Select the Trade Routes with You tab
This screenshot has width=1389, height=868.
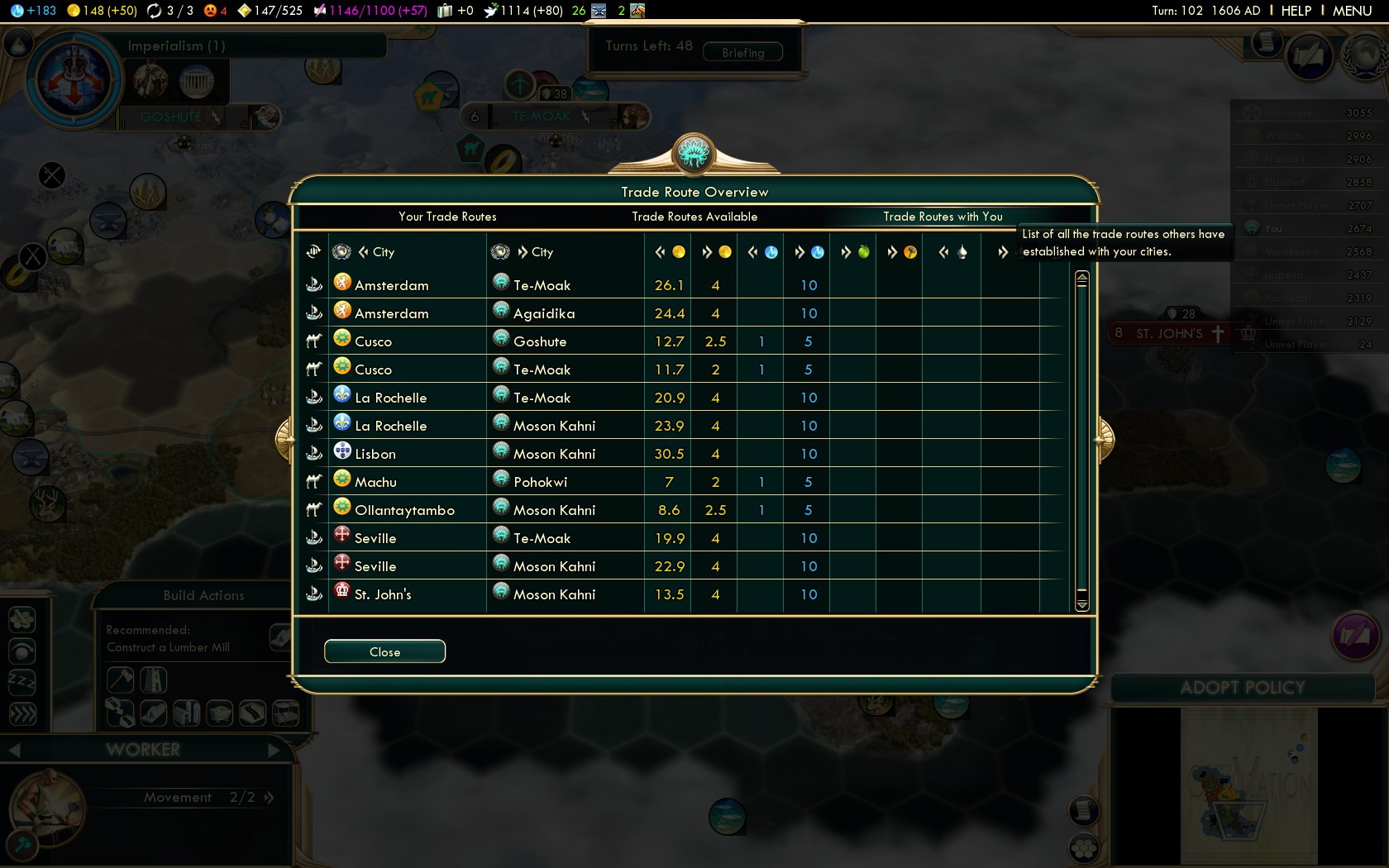pos(943,217)
